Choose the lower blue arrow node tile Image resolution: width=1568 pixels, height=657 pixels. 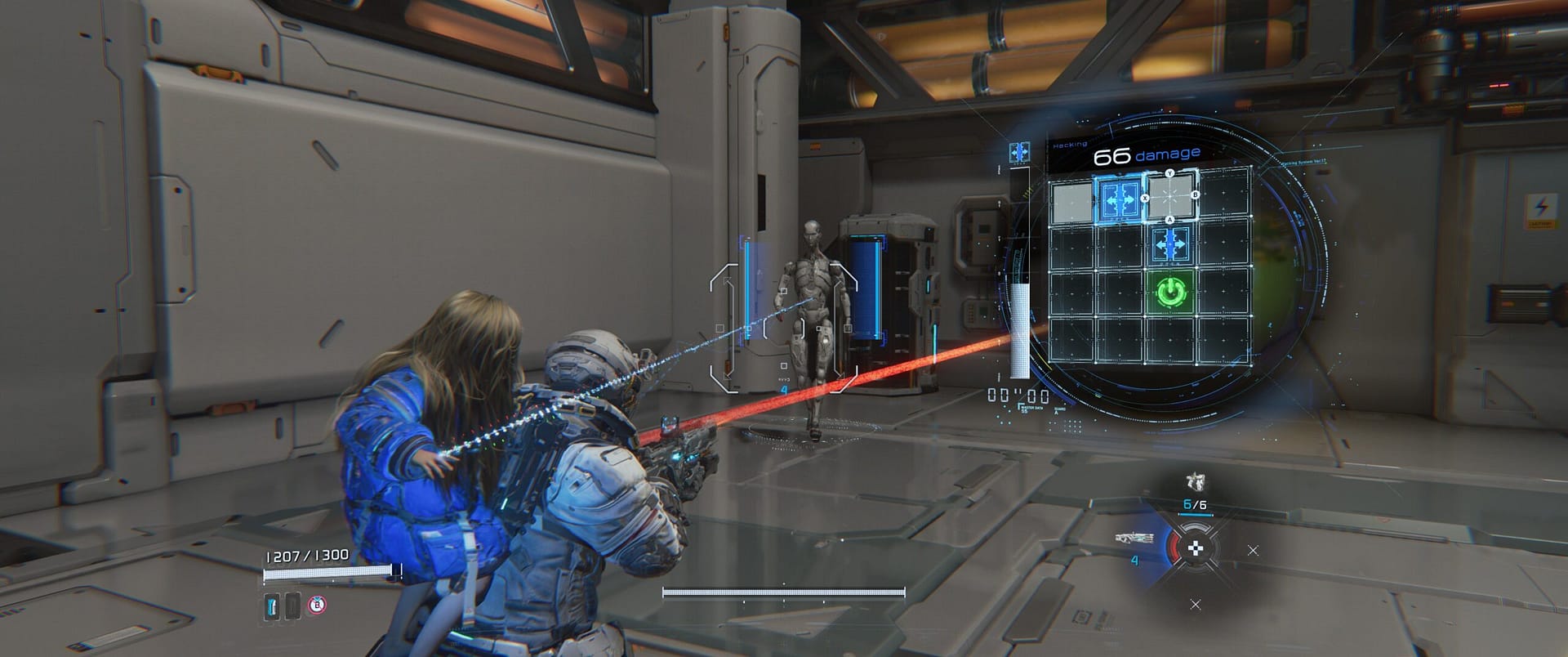[x=1170, y=244]
